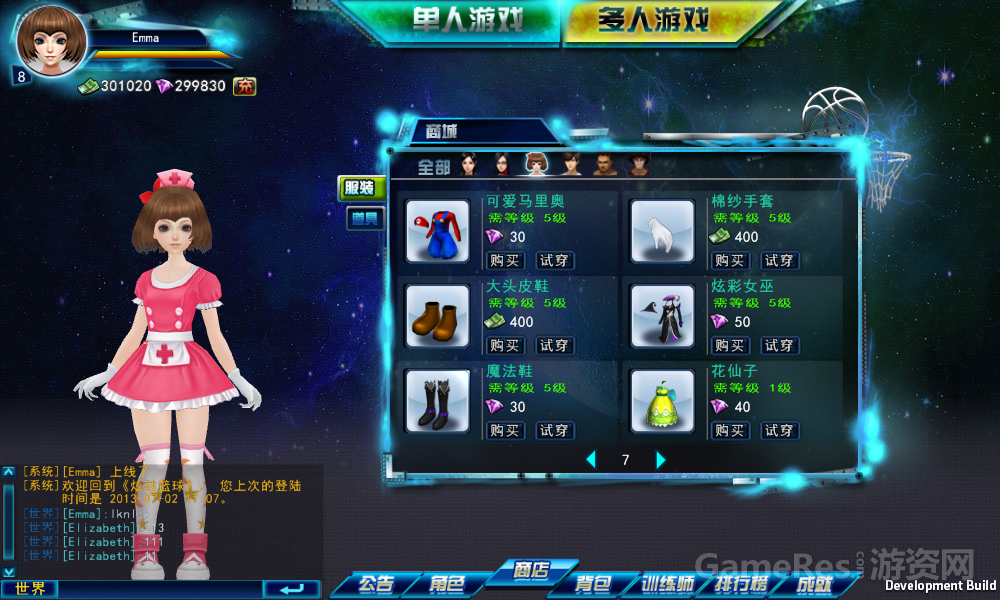
Task: Switch to the 多人游戏 multiplayer tab
Action: pyautogui.click(x=653, y=20)
